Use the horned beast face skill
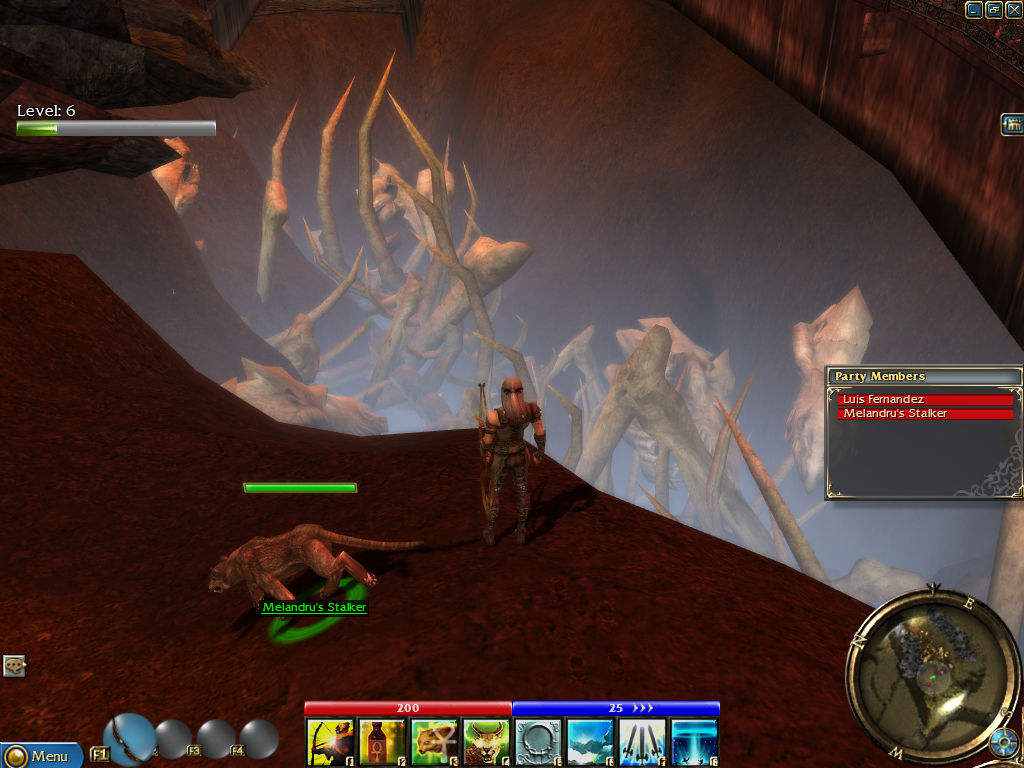1024x768 pixels. tap(486, 742)
